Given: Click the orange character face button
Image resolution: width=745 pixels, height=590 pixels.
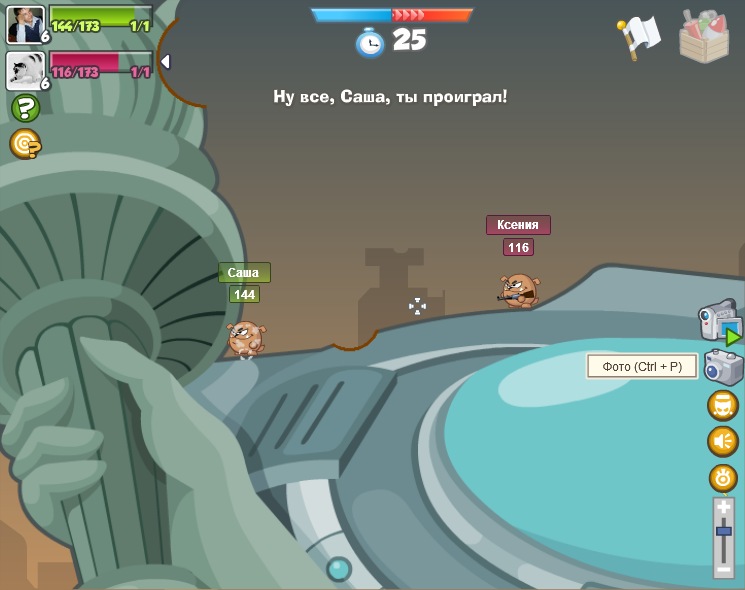Looking at the screenshot, I should 723,405.
